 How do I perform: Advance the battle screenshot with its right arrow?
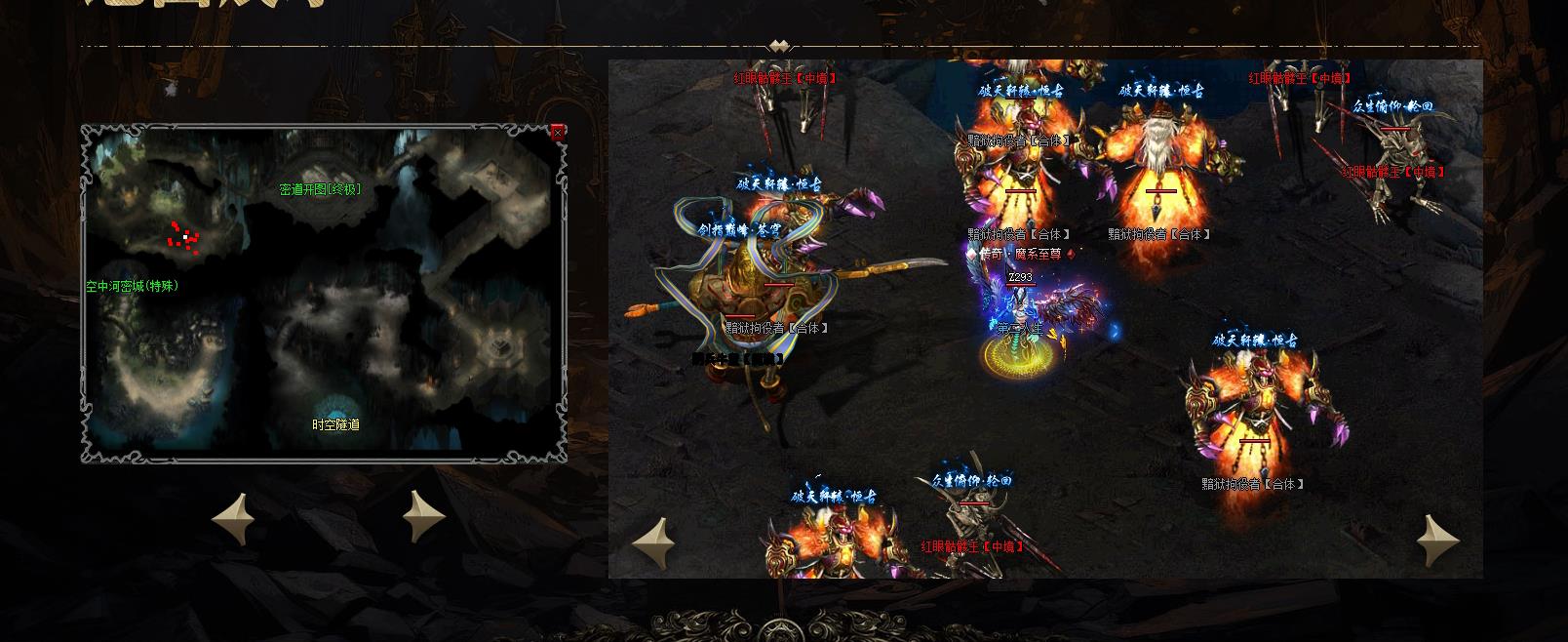[x=1437, y=542]
